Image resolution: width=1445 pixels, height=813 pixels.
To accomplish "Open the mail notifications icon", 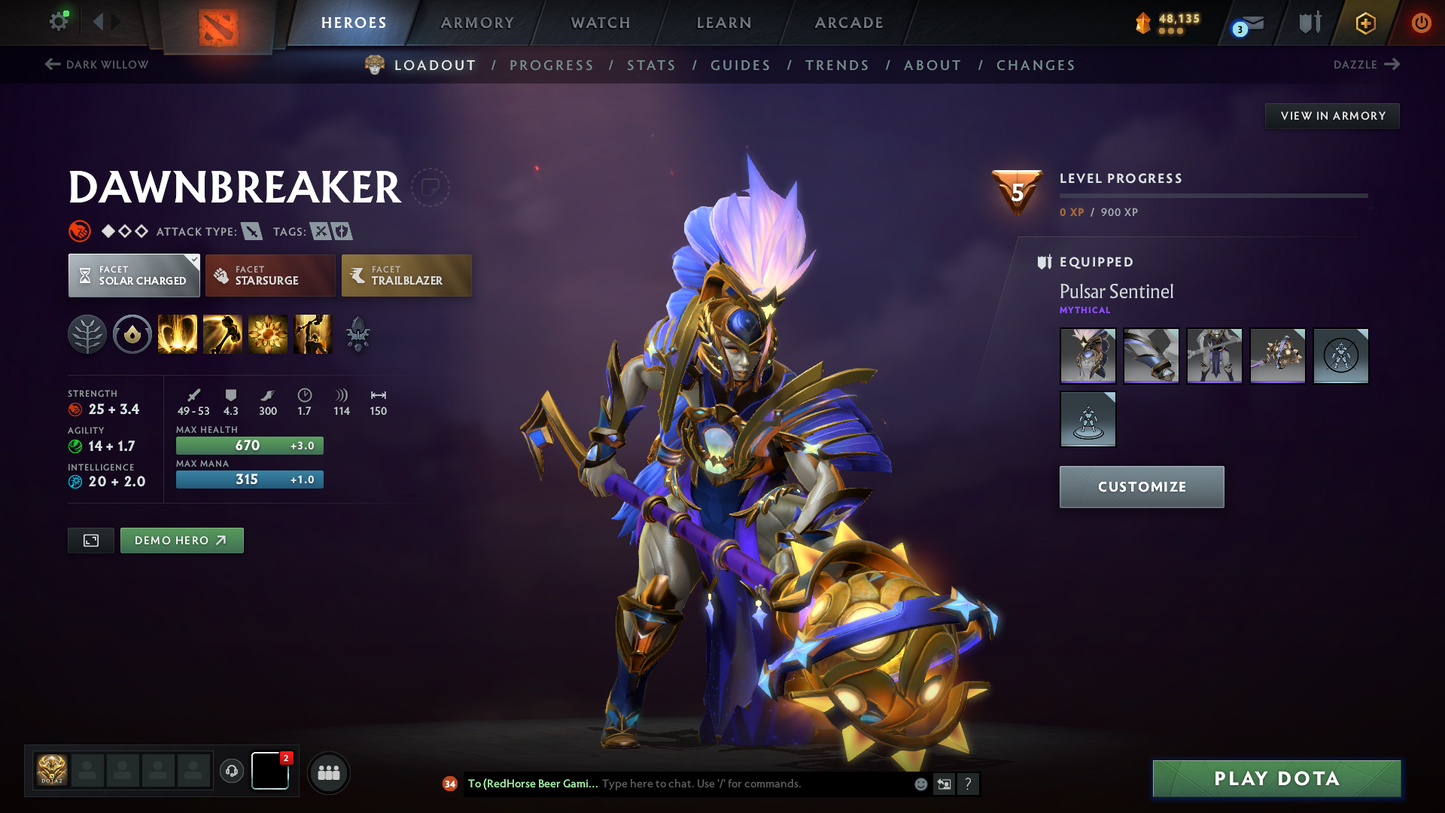I will tap(1251, 22).
